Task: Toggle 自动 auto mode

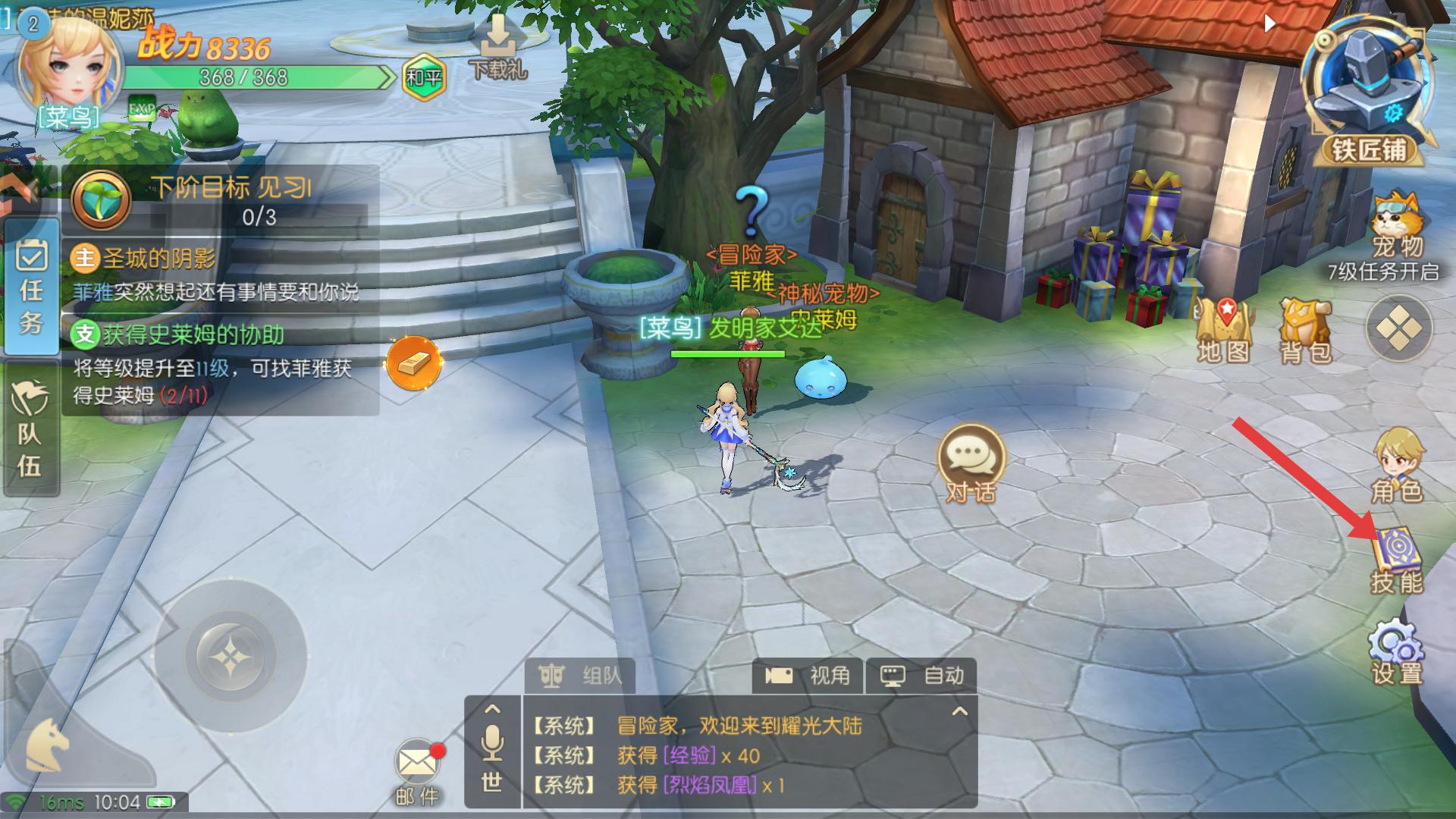Action: click(x=921, y=675)
